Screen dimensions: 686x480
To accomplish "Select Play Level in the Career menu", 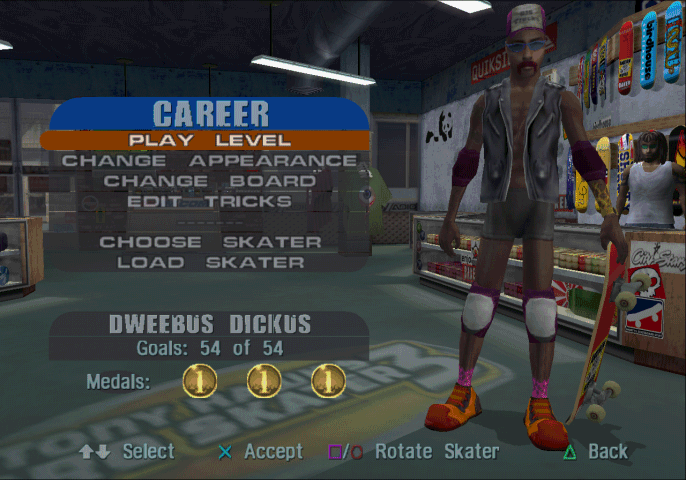I will pyautogui.click(x=209, y=140).
